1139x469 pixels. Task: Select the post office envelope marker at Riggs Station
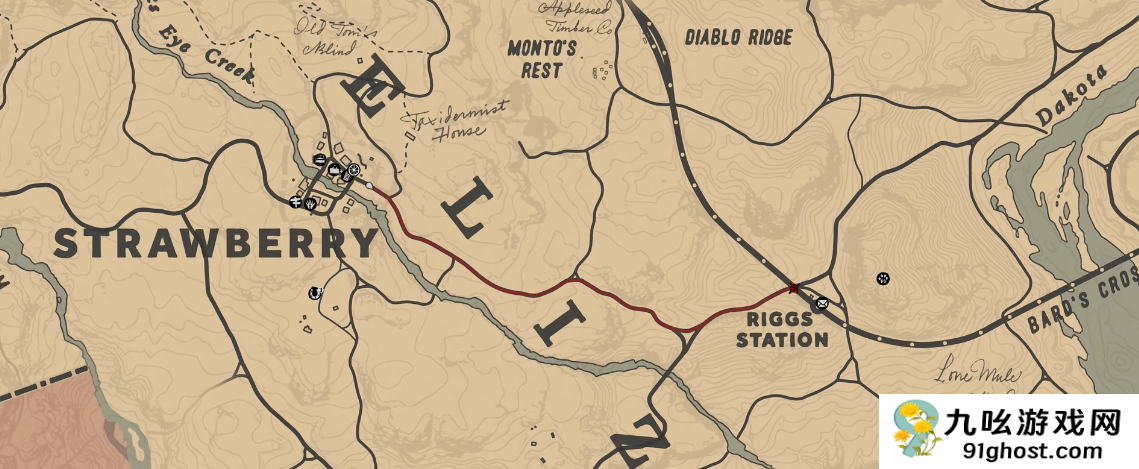tap(821, 303)
